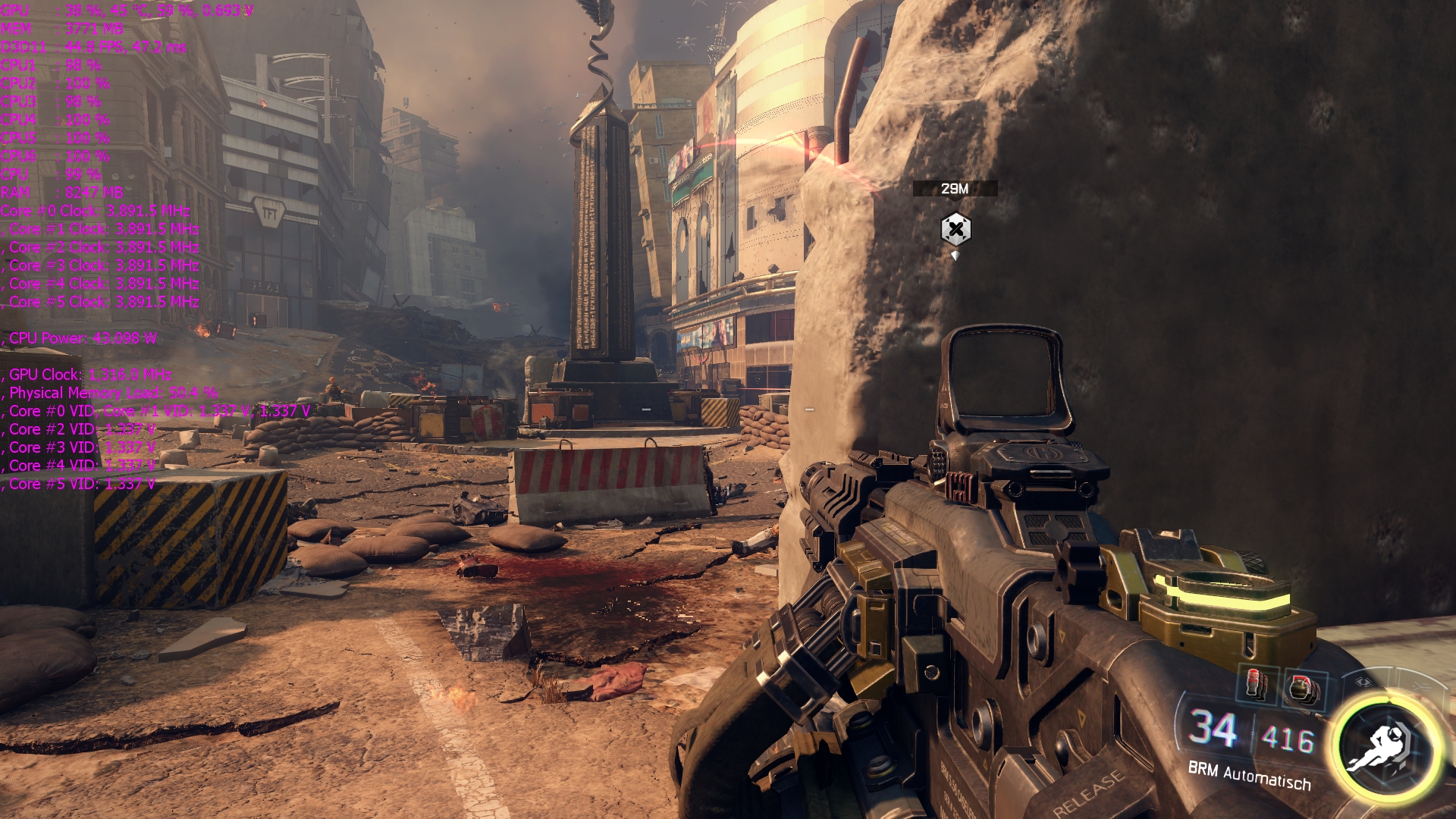Image resolution: width=1456 pixels, height=819 pixels.
Task: Click the eye icon above the ability ring
Action: coord(1363,681)
